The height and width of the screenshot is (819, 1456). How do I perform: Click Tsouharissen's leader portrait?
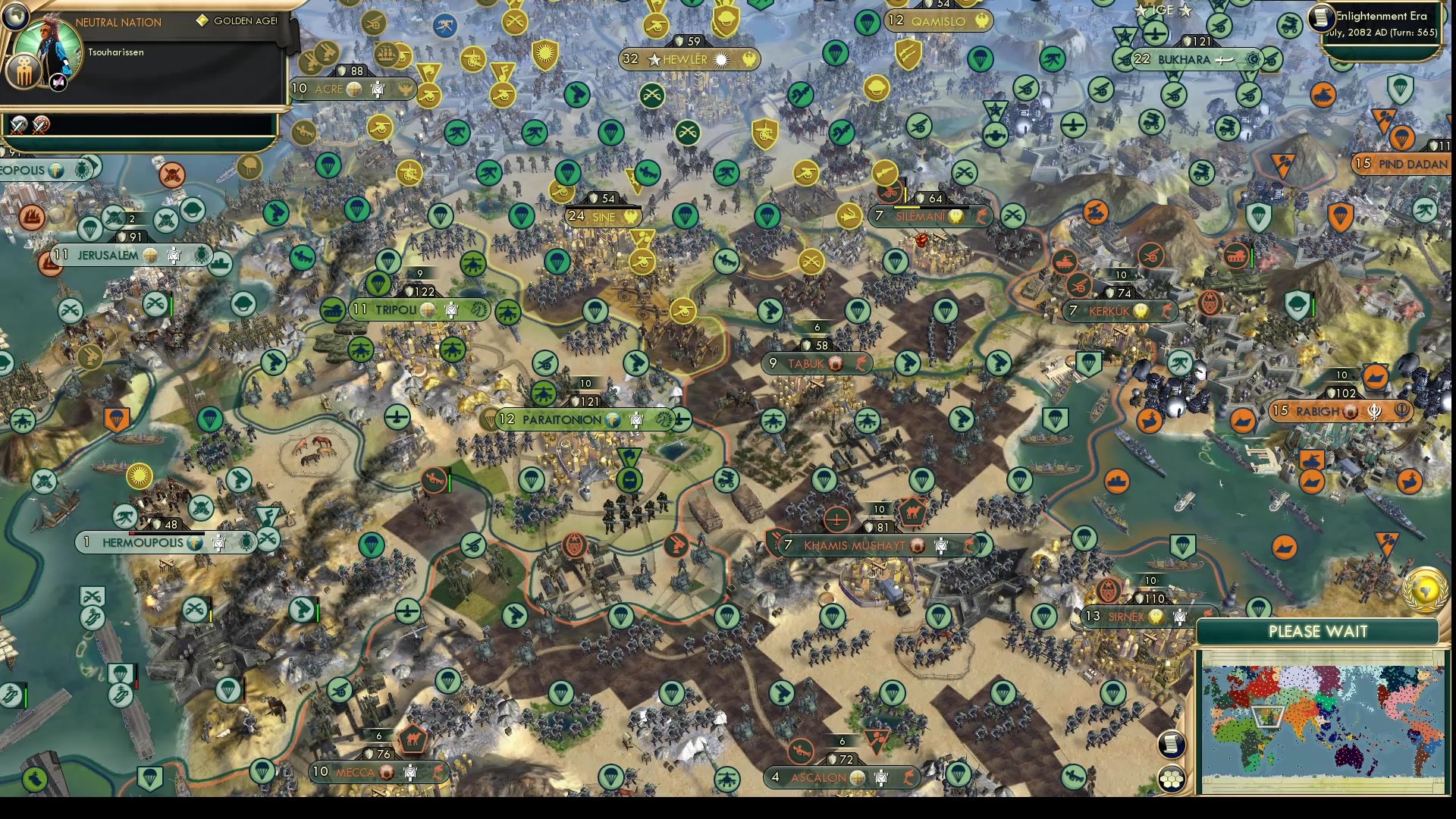[47, 47]
